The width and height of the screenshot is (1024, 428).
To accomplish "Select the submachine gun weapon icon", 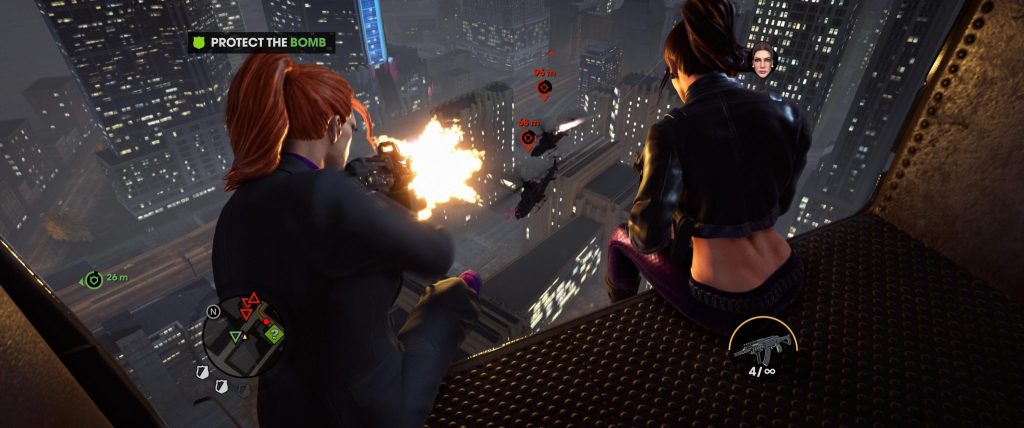I will (762, 347).
